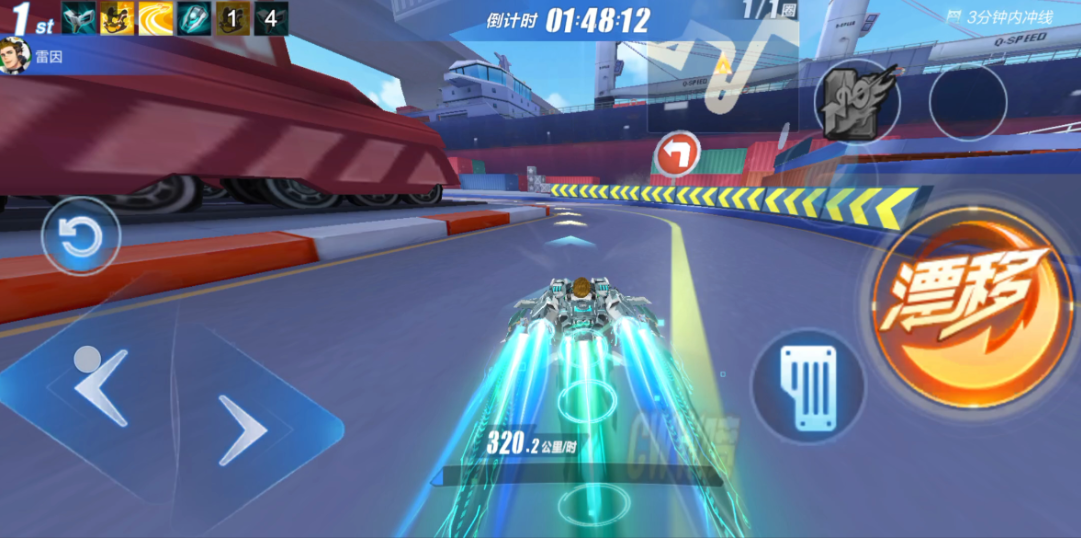Activate the grey nitro boost icon
Screen dimensions: 1081x538
[x=855, y=104]
